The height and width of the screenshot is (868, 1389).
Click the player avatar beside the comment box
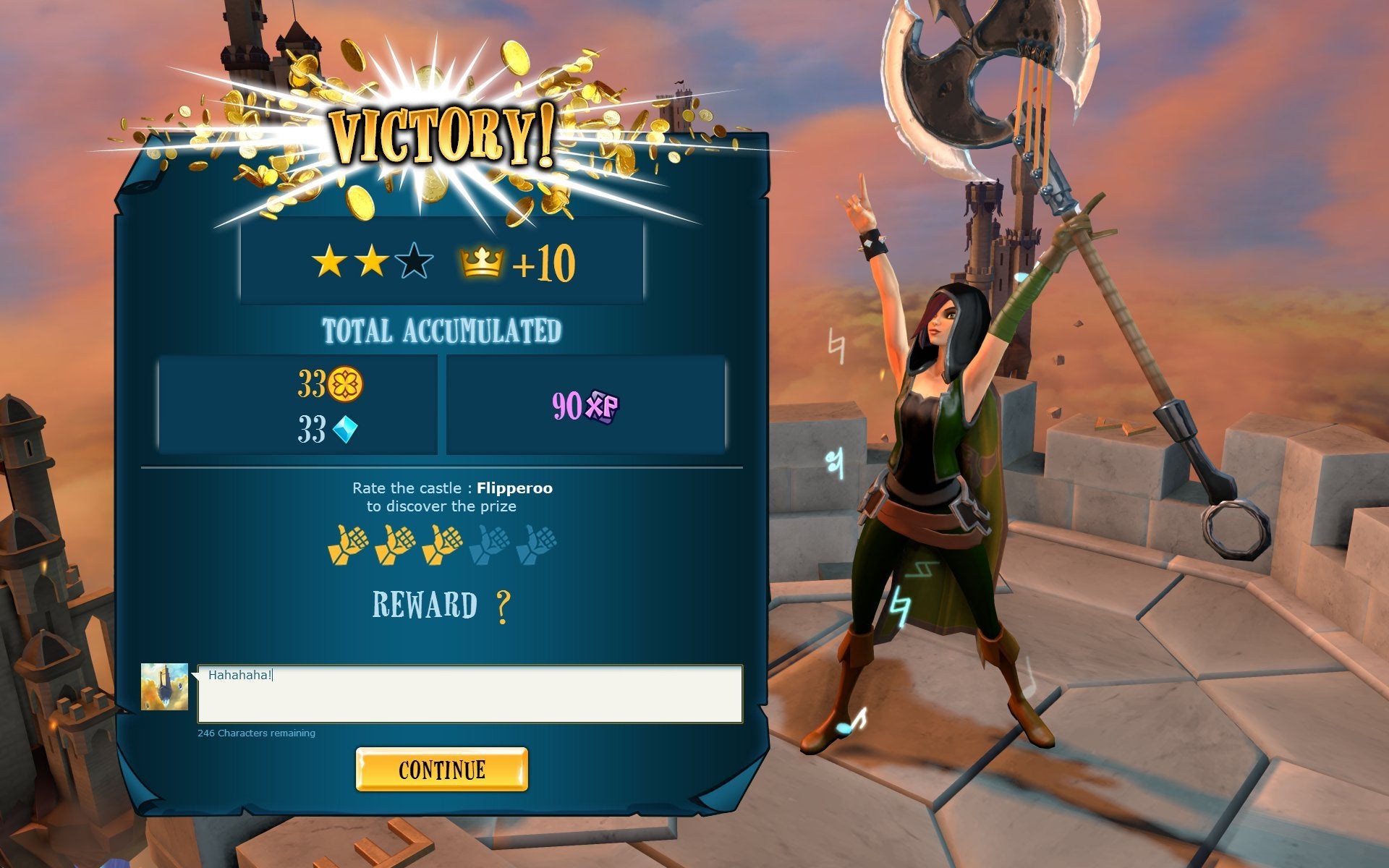pyautogui.click(x=164, y=686)
